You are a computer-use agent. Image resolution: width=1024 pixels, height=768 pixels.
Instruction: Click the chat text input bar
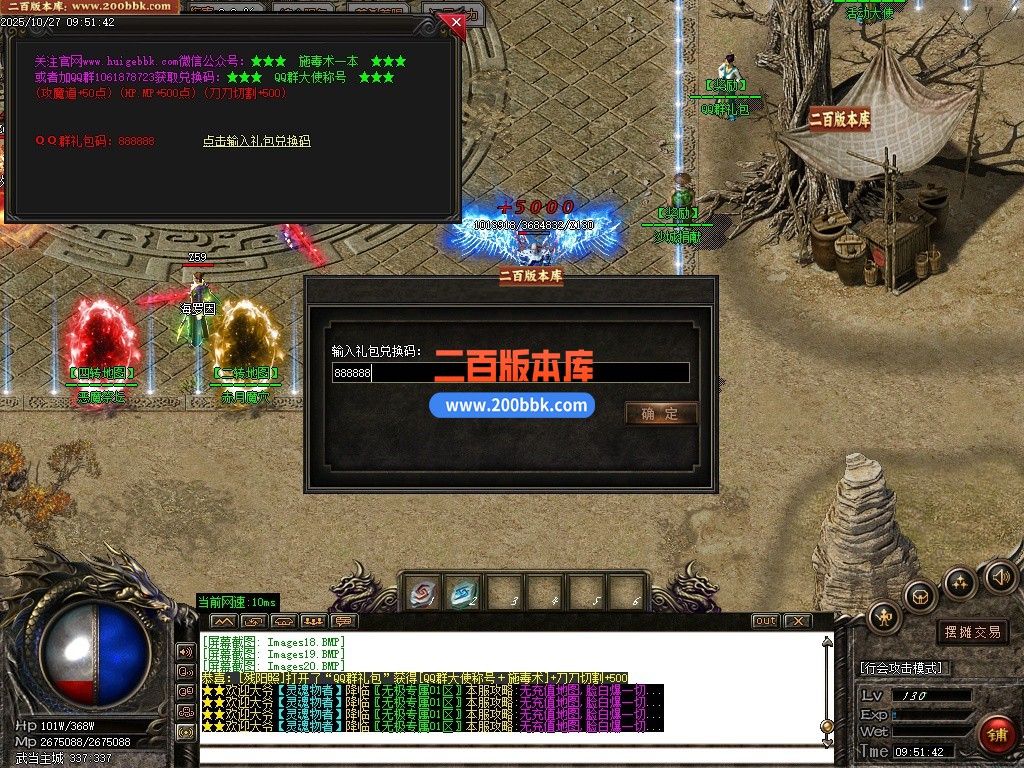[515, 754]
